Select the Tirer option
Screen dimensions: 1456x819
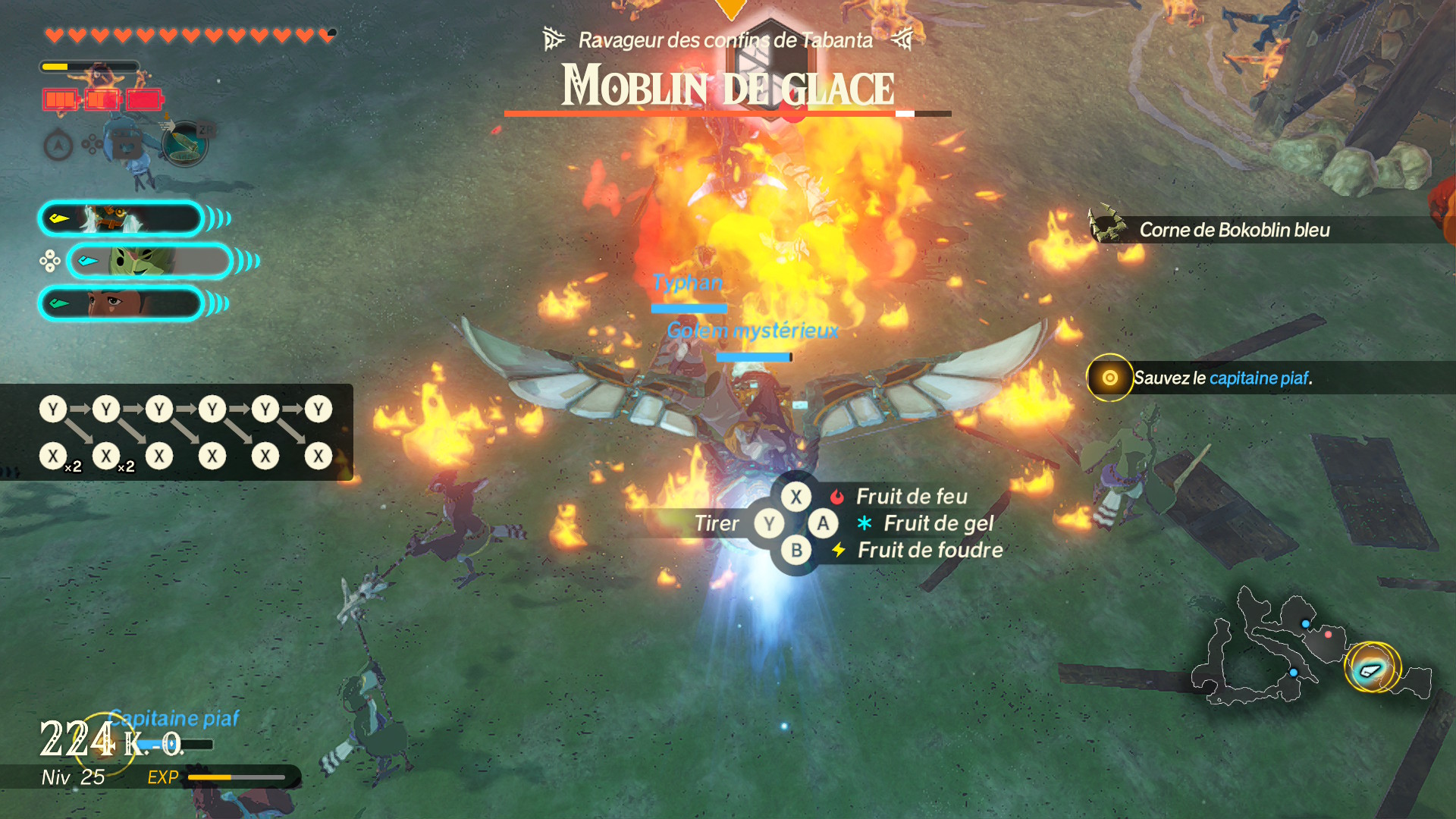pos(717,524)
